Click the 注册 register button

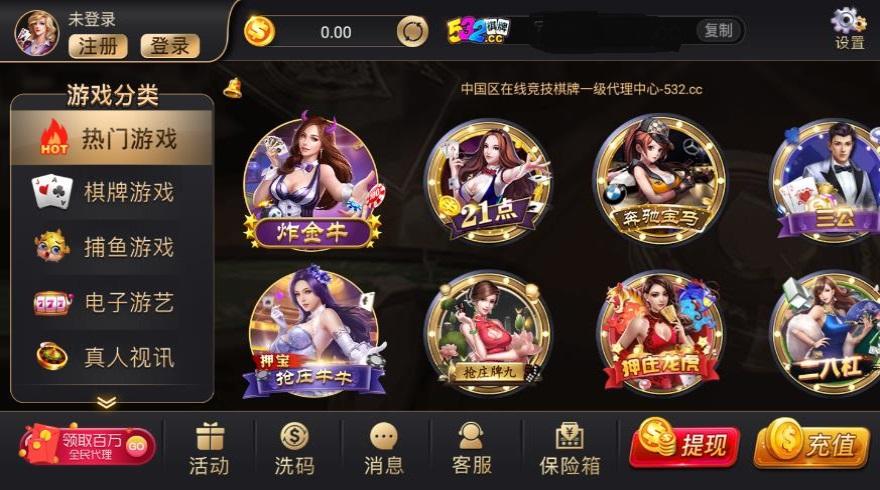(x=98, y=46)
